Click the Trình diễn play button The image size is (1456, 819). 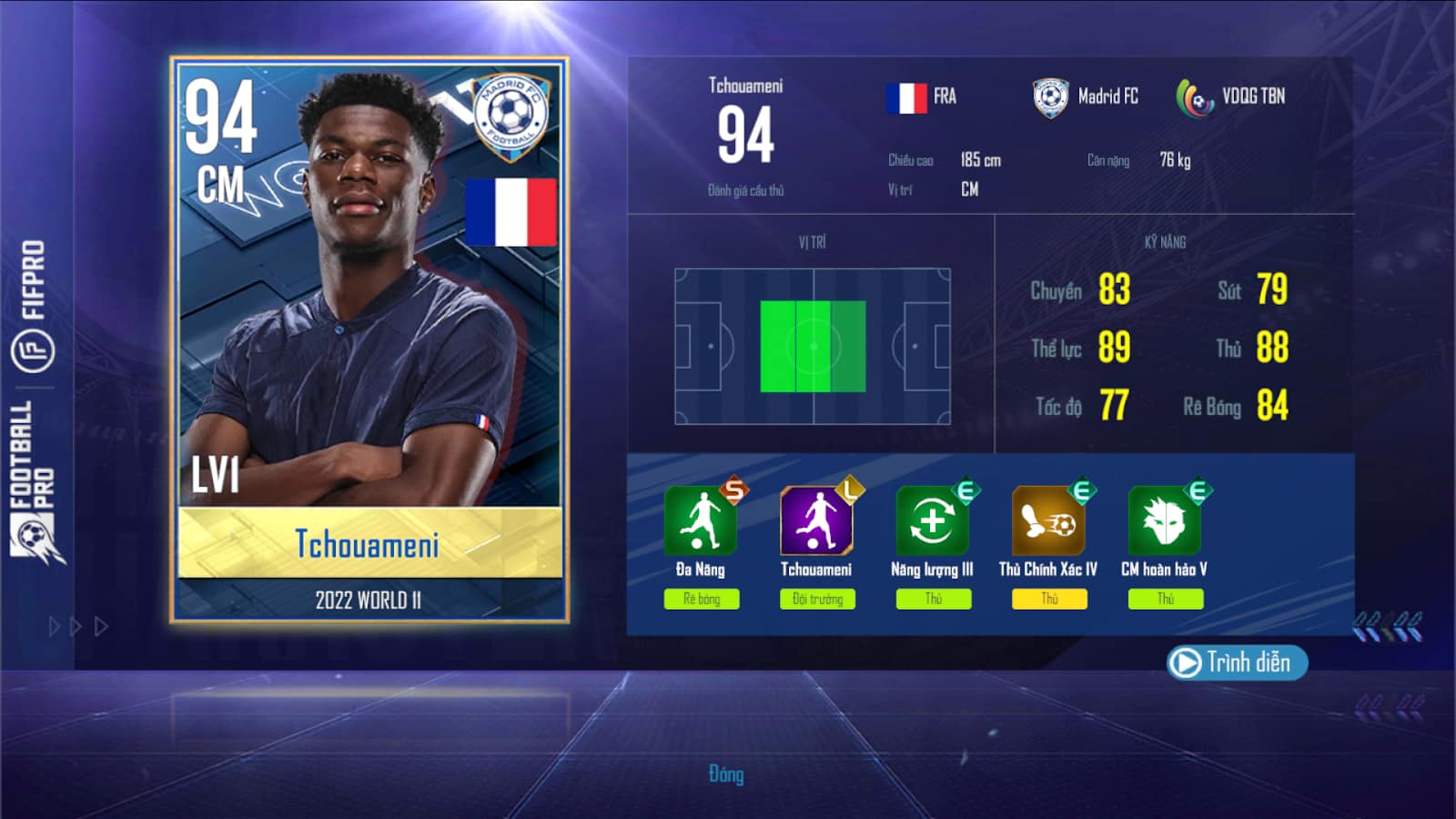point(1236,662)
